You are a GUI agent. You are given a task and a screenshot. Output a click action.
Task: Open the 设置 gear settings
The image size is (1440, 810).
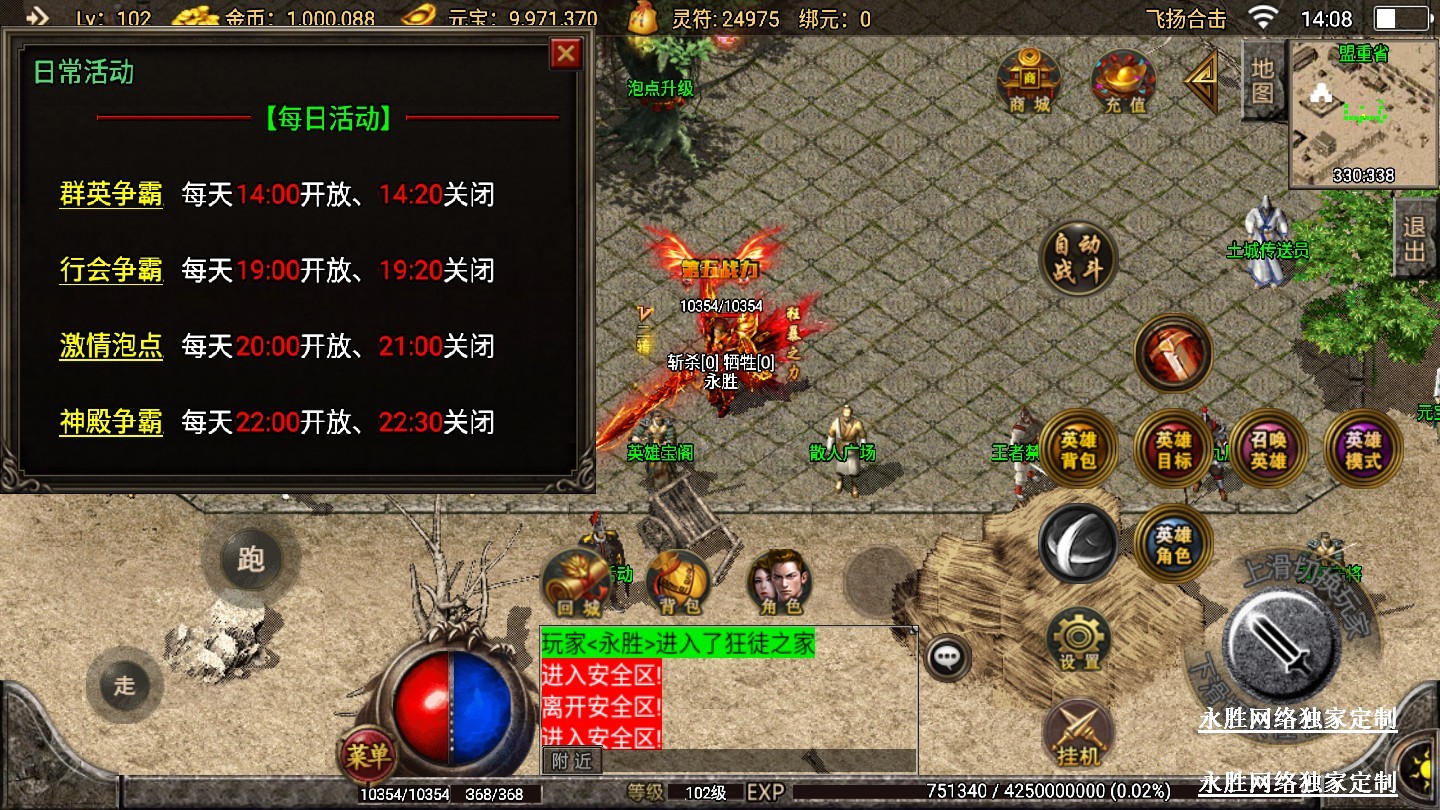click(1078, 640)
